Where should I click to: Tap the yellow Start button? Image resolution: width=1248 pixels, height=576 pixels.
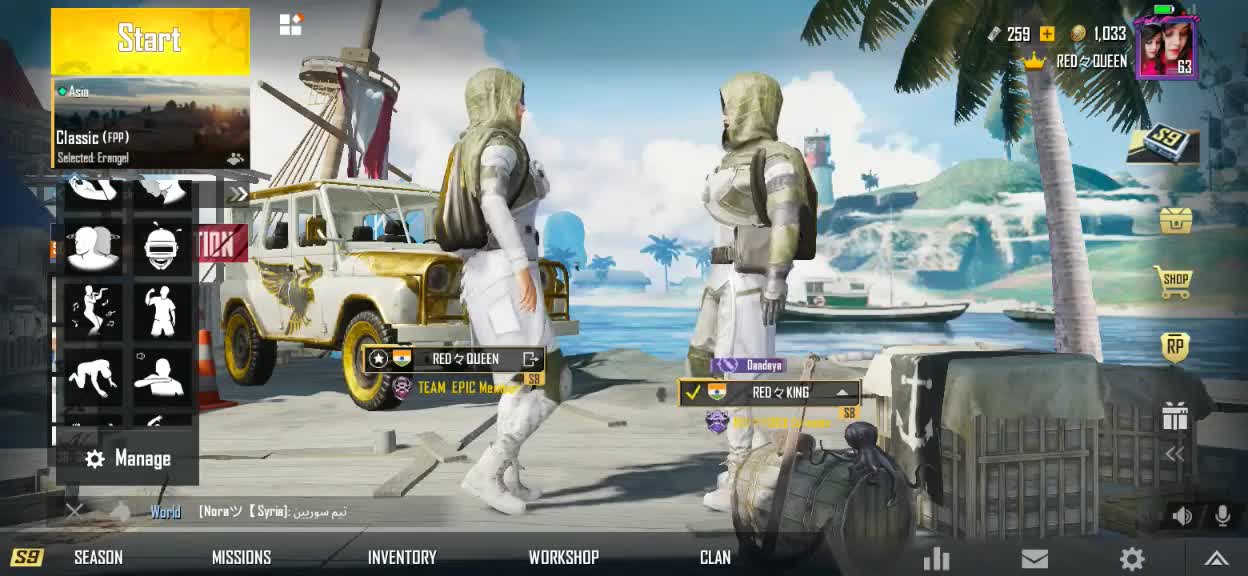click(150, 40)
